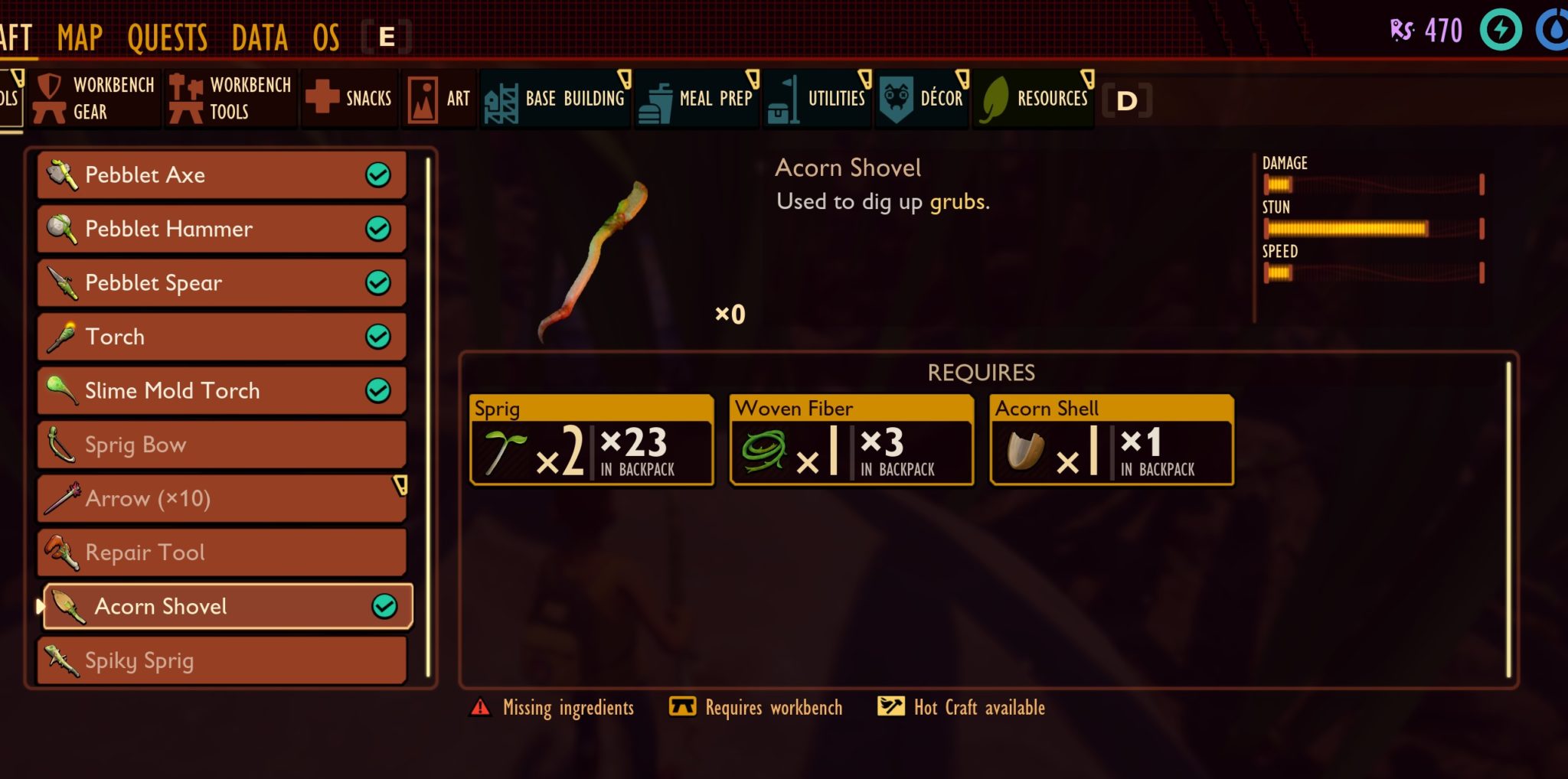The height and width of the screenshot is (779, 1568).
Task: Toggle the crafted checkmark on Torch
Action: [377, 337]
